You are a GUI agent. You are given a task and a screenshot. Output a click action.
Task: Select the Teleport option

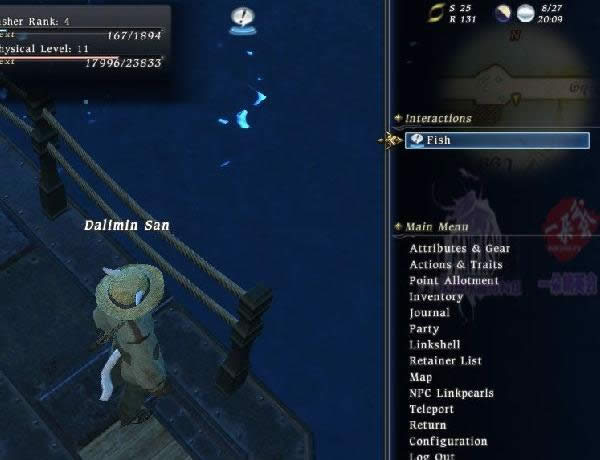[x=431, y=409]
